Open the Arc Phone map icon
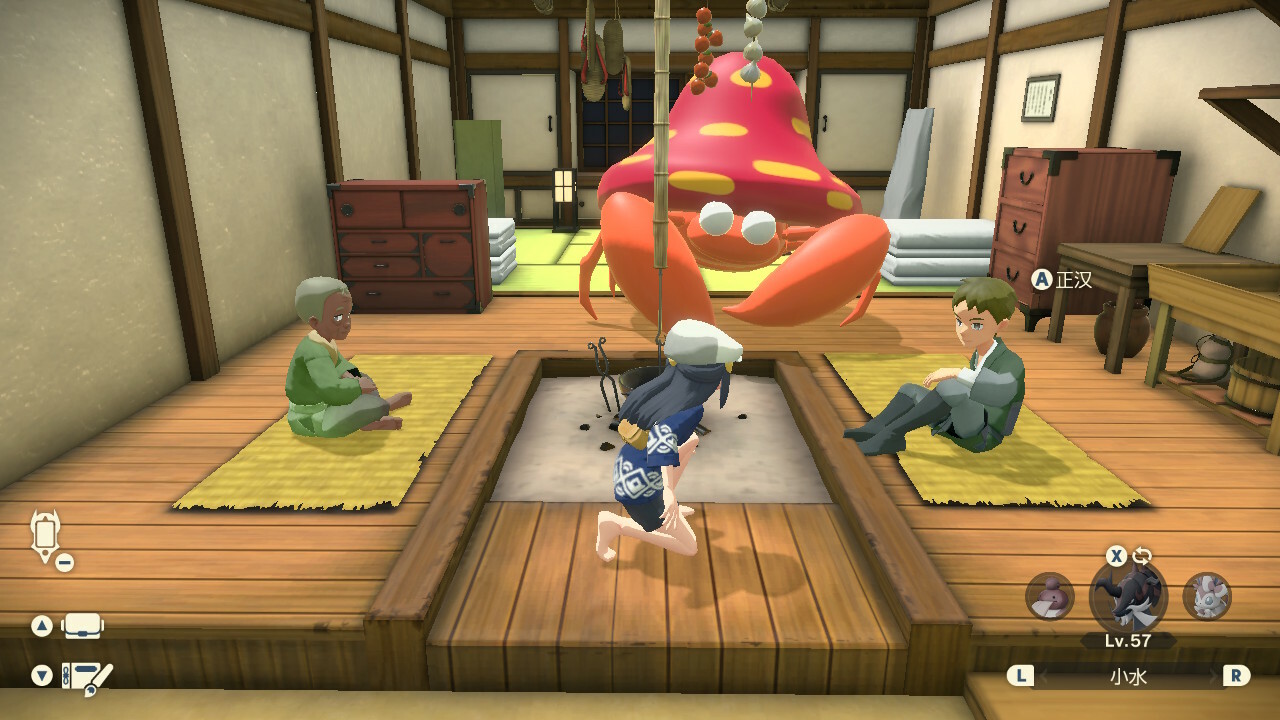 click(x=46, y=536)
